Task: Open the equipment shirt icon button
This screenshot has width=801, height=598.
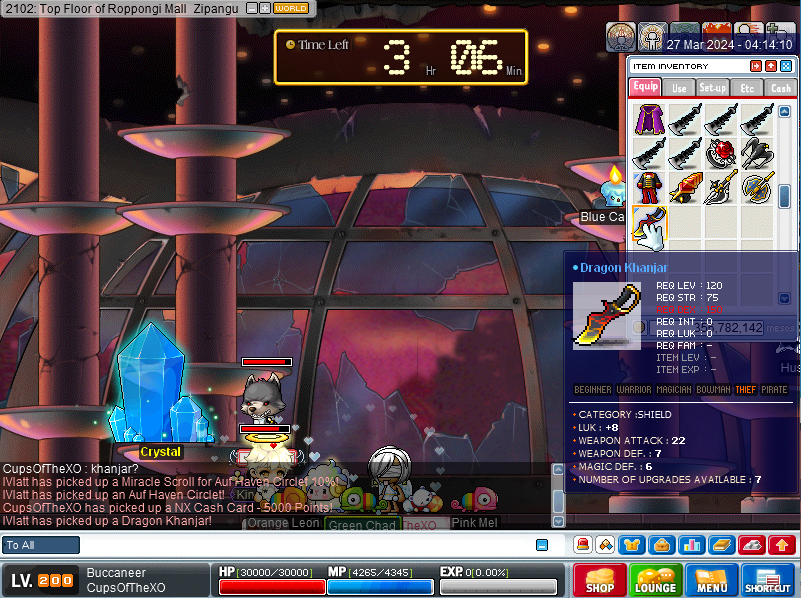Action: pyautogui.click(x=633, y=545)
